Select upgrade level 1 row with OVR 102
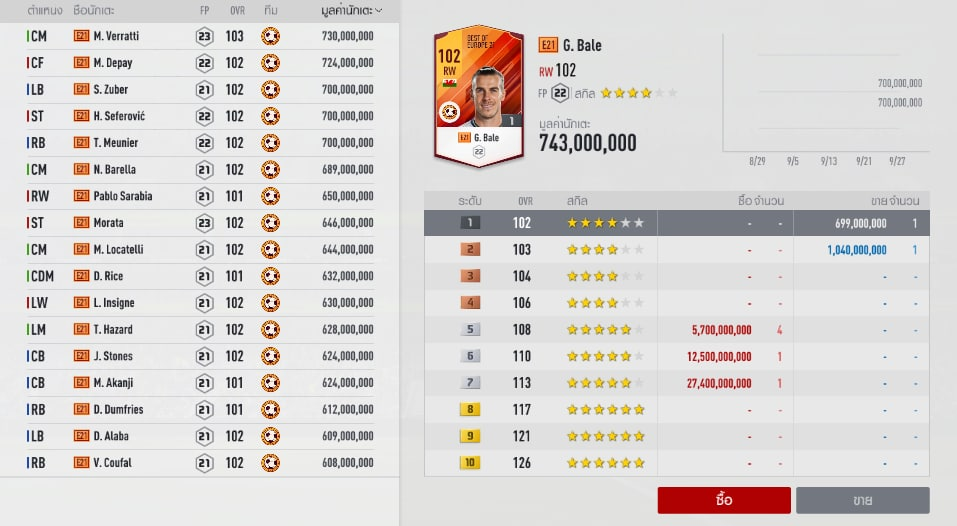 click(x=676, y=223)
